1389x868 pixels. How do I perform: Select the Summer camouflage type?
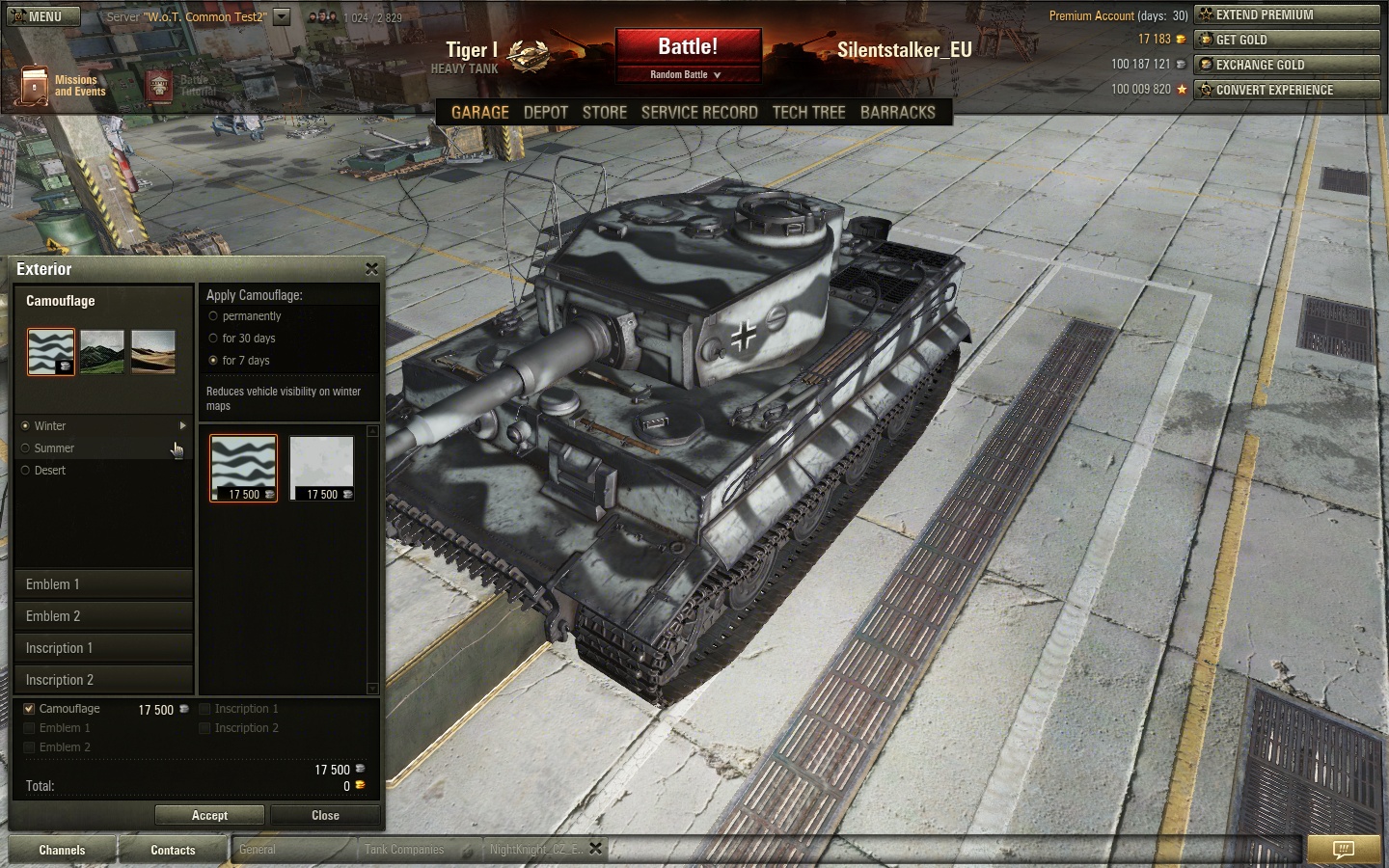point(26,448)
